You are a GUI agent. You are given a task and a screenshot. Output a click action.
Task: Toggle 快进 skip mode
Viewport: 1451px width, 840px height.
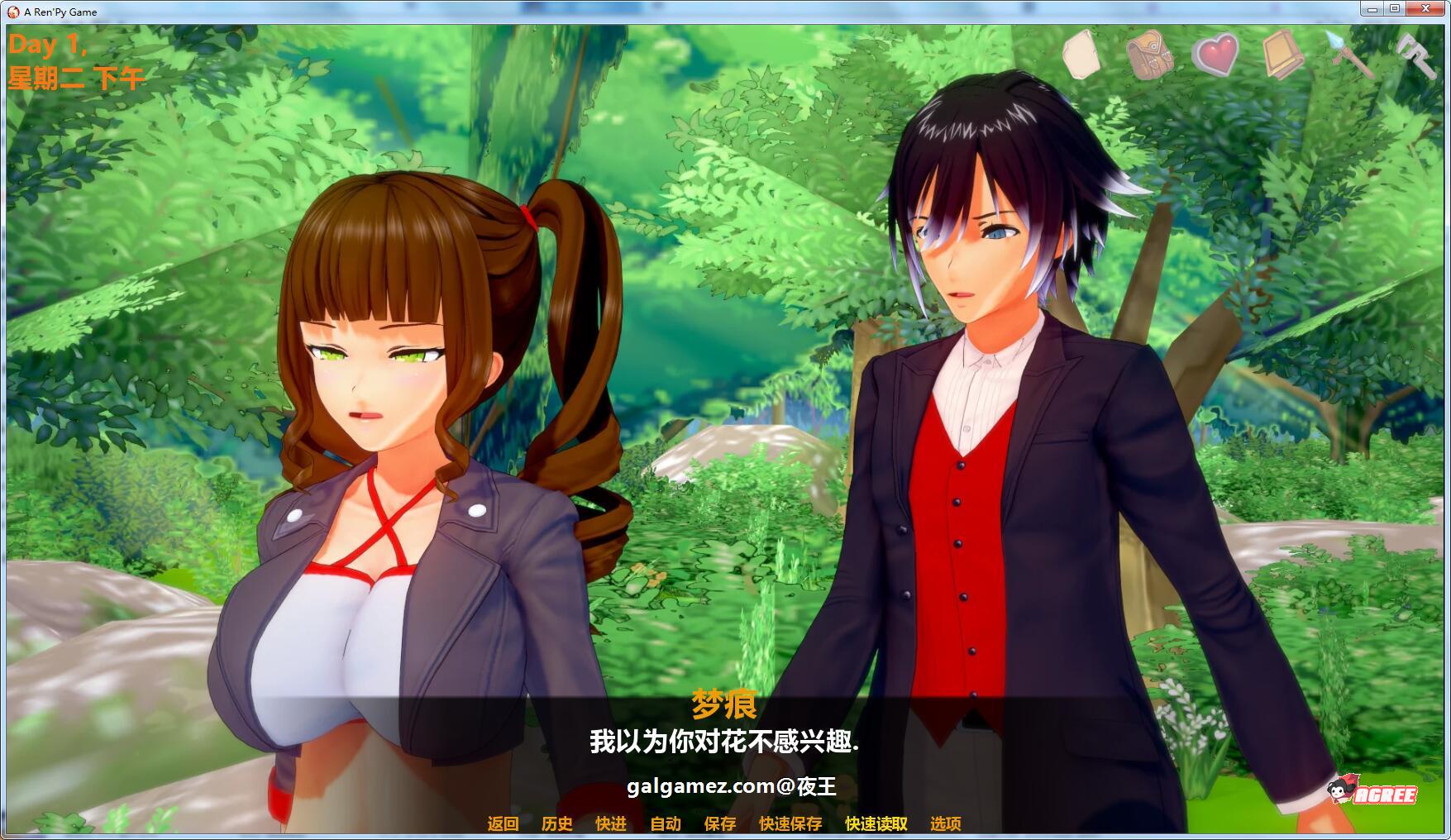tap(609, 823)
